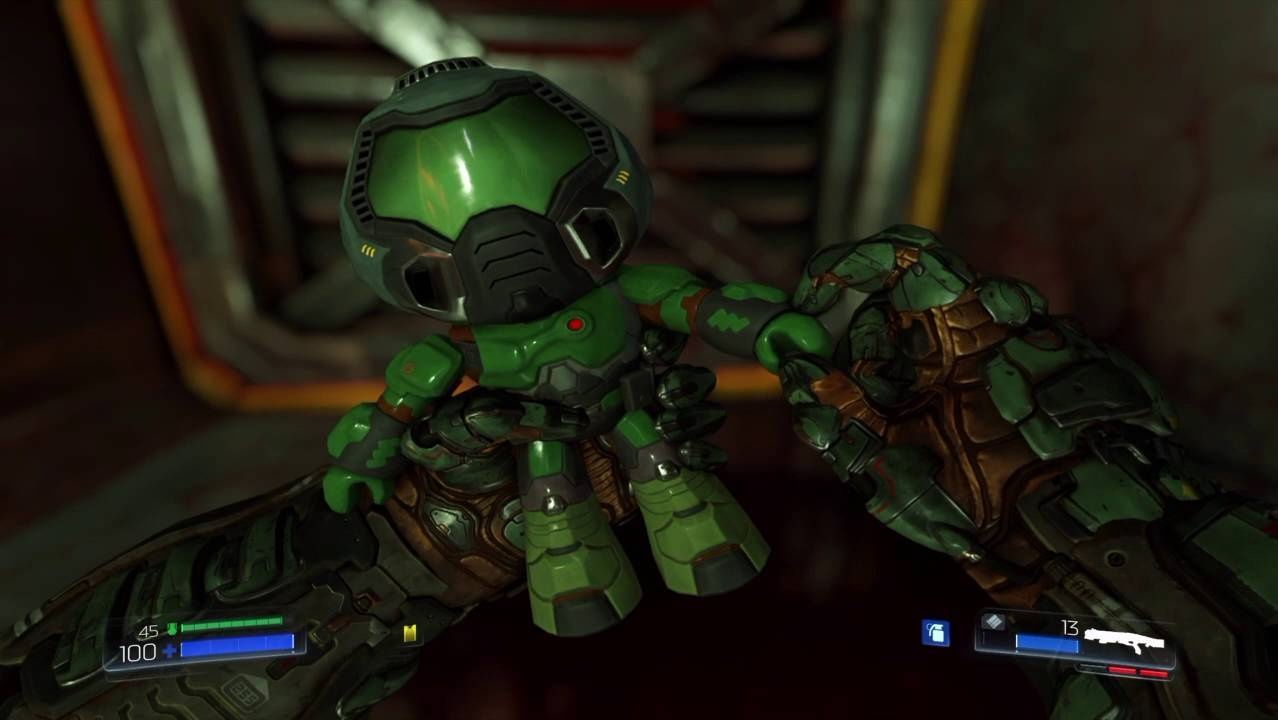Select the frag grenade equipment icon
Image resolution: width=1278 pixels, height=720 pixels.
coord(935,632)
